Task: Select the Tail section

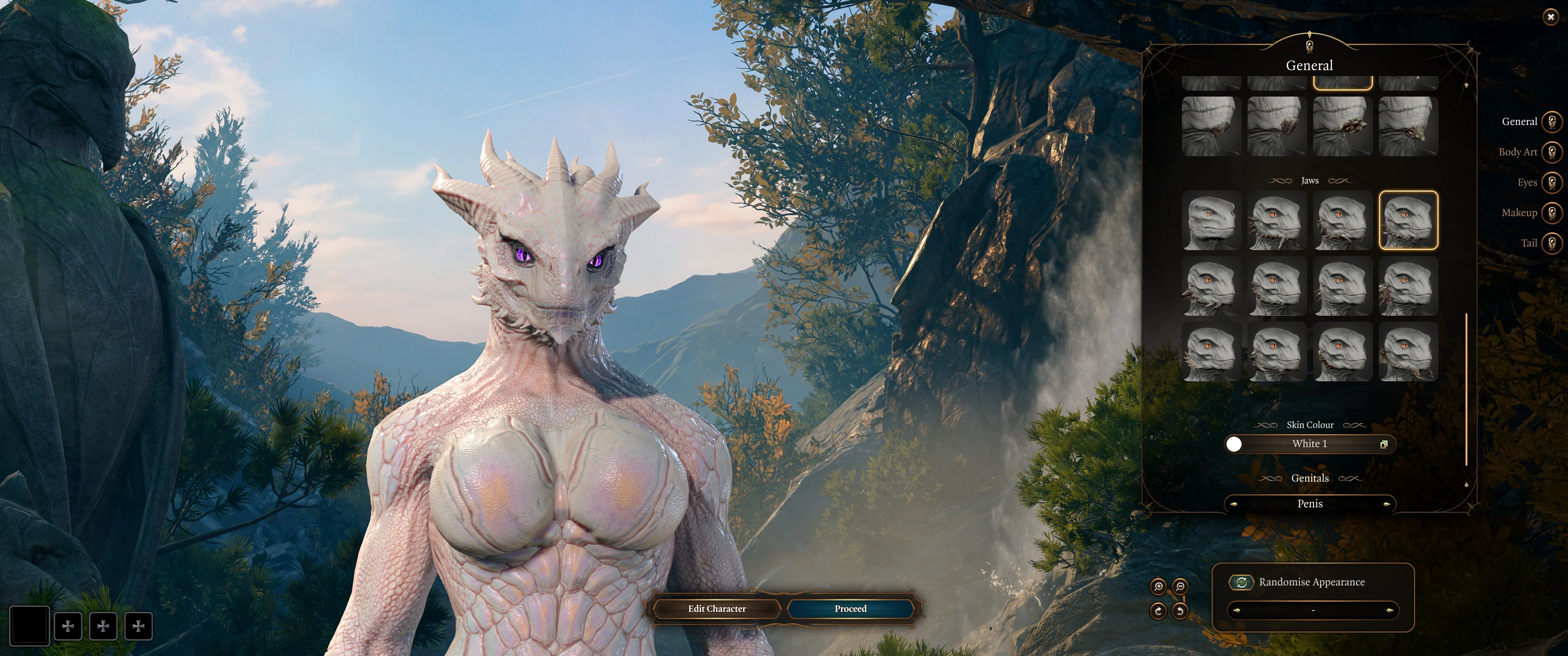Action: 1552,243
